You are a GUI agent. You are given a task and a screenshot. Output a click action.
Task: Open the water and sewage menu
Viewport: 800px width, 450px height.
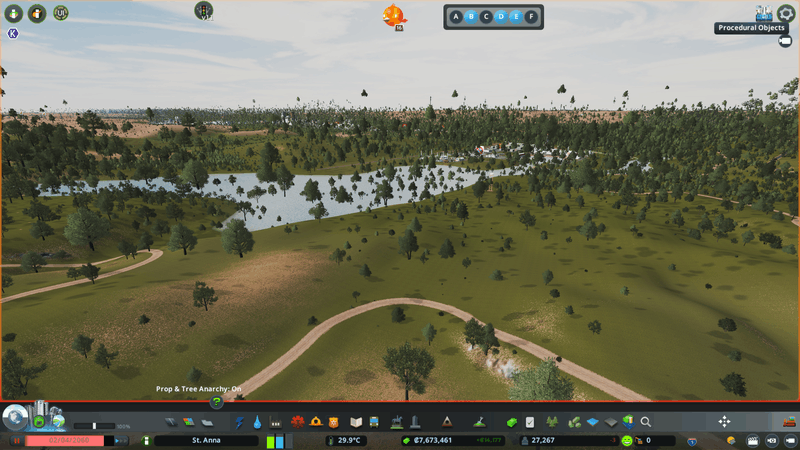(x=258, y=422)
